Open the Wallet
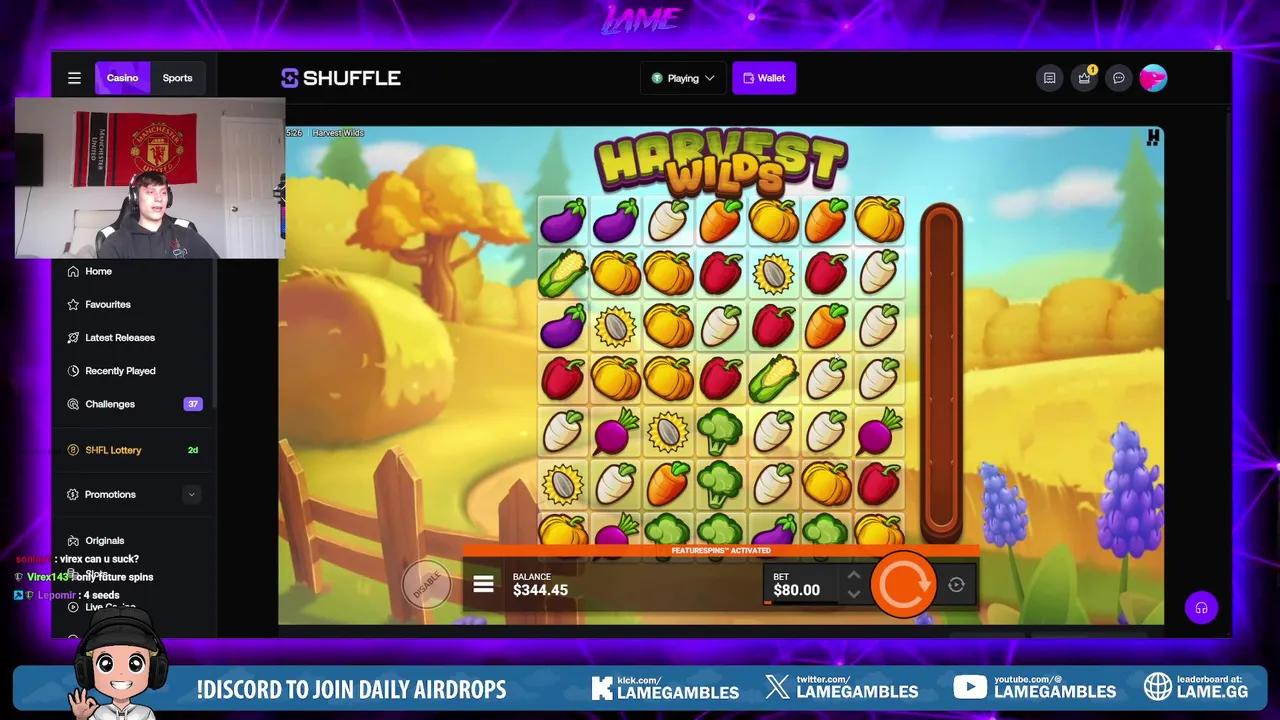 pos(764,77)
